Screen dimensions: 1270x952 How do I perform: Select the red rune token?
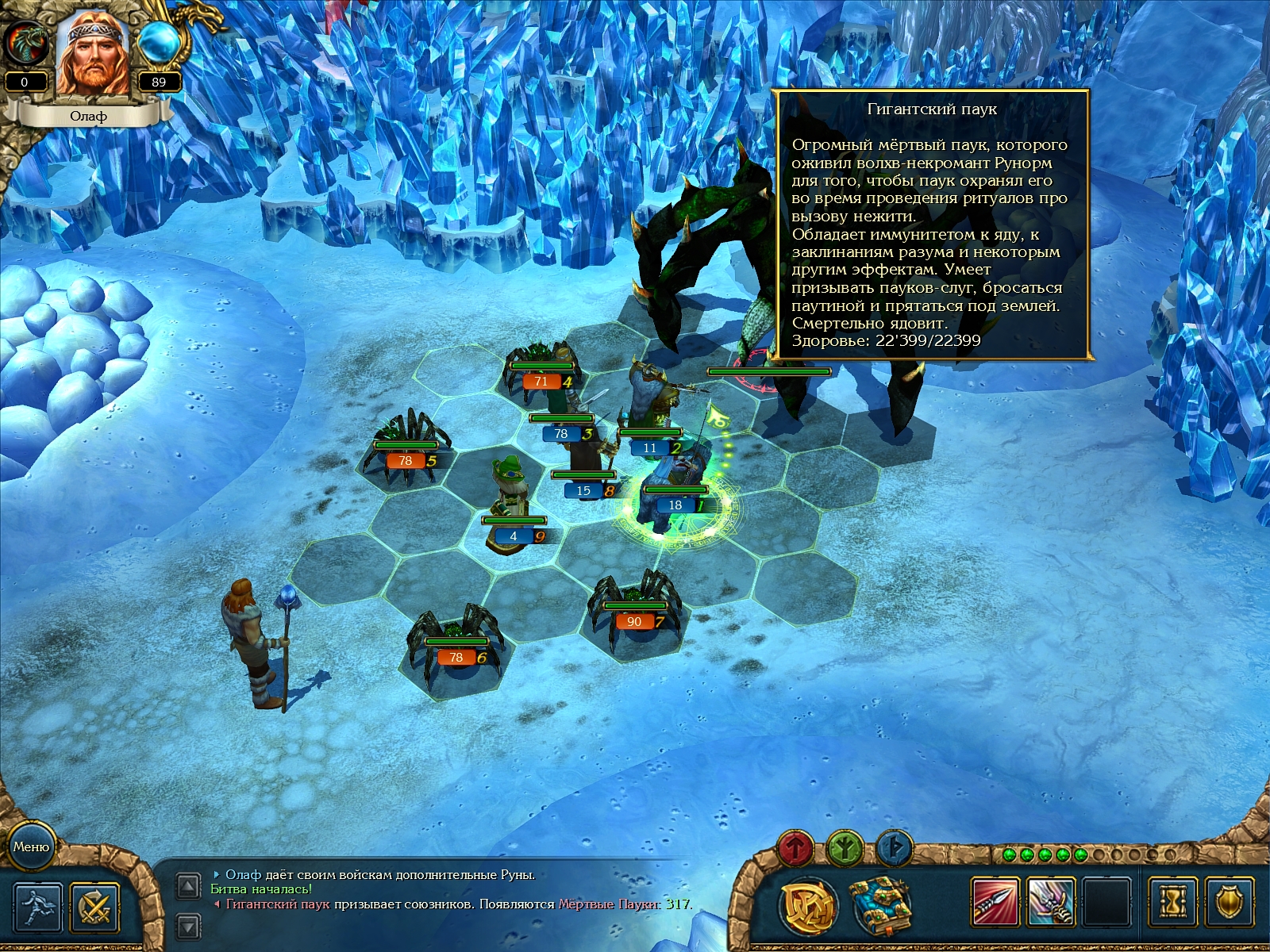tap(796, 849)
